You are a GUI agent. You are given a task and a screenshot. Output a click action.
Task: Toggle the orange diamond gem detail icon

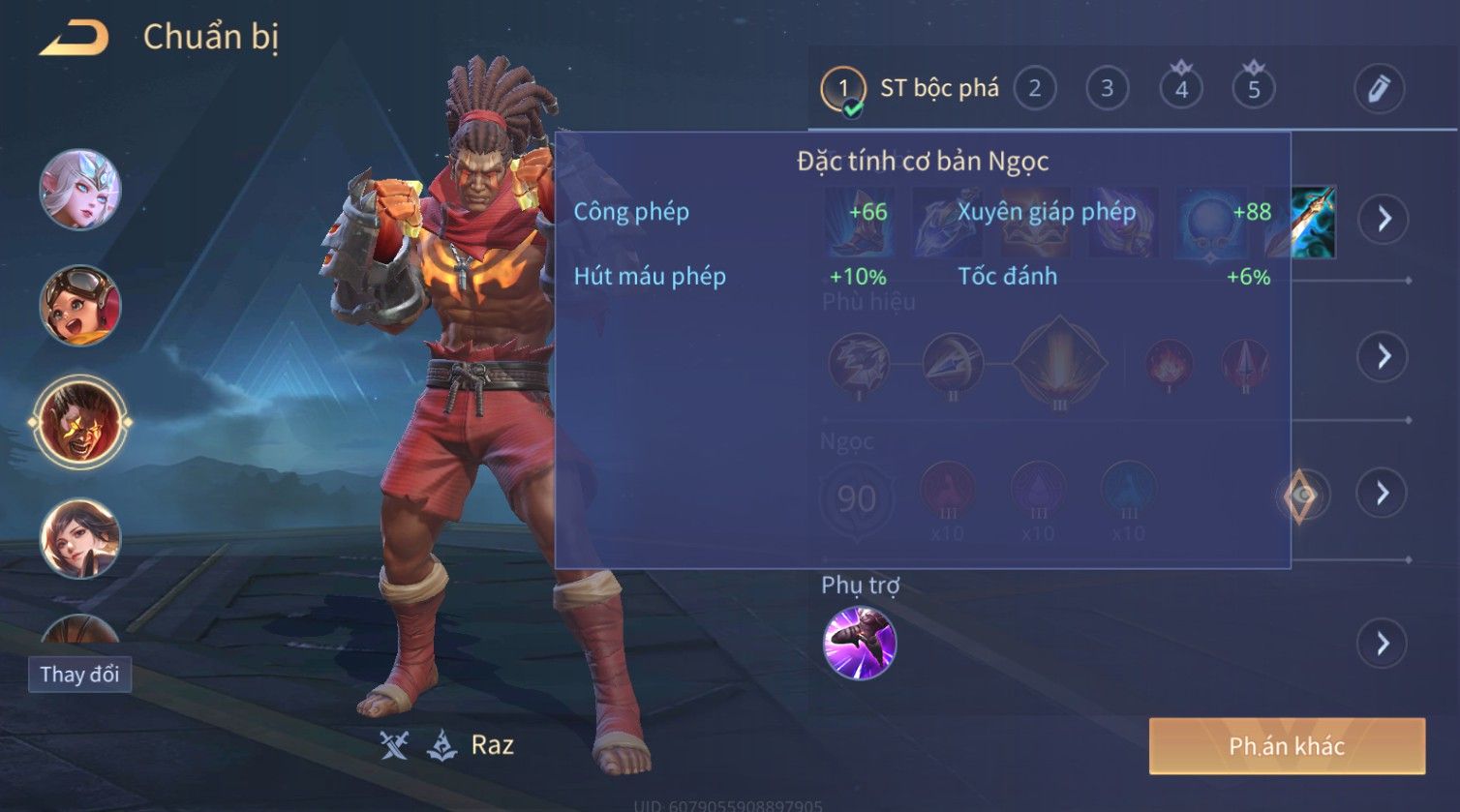(1303, 496)
